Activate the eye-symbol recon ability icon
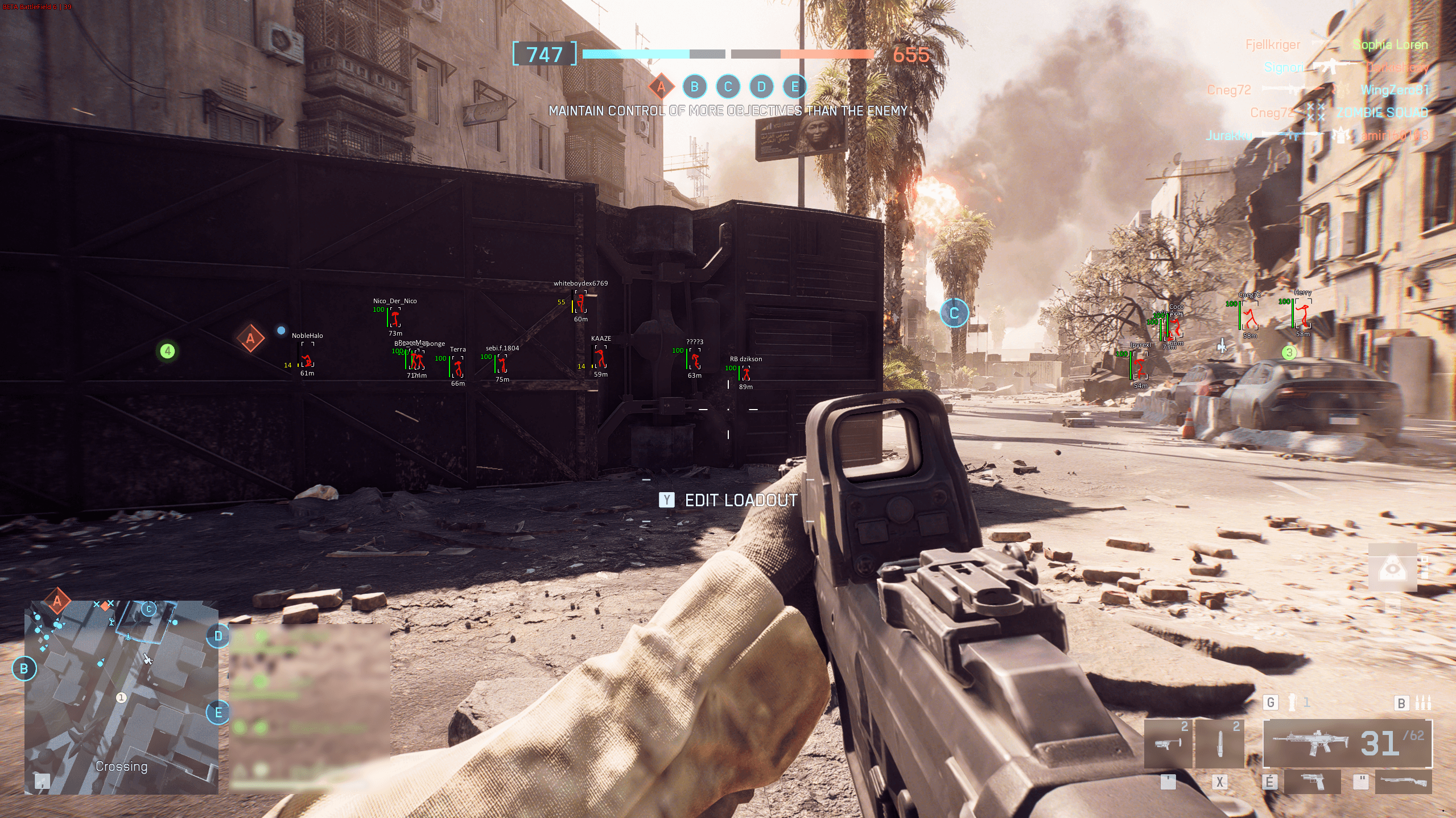 click(x=1392, y=567)
